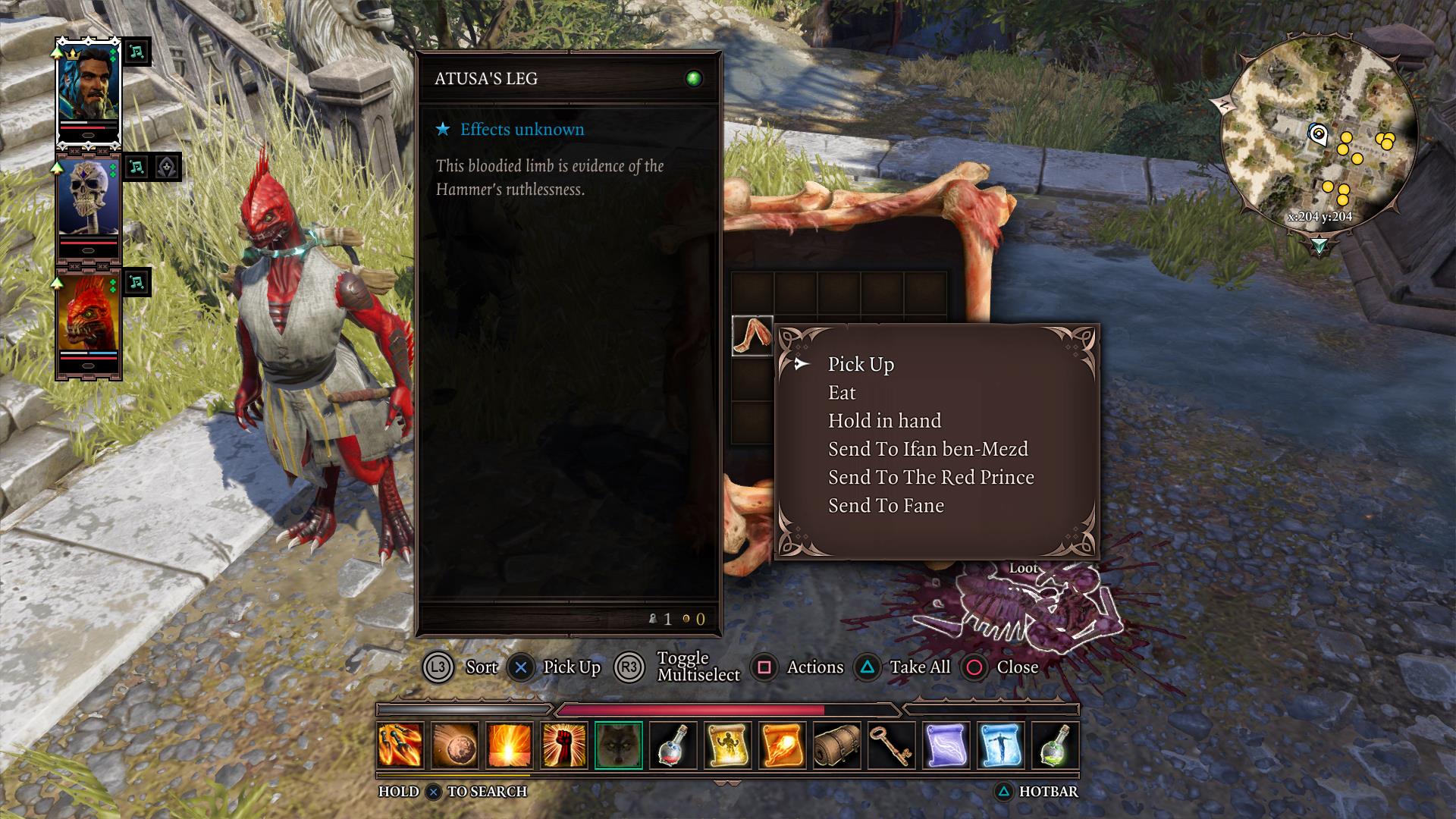Use the fireball scroll
The width and height of the screenshot is (1456, 819).
[x=783, y=745]
